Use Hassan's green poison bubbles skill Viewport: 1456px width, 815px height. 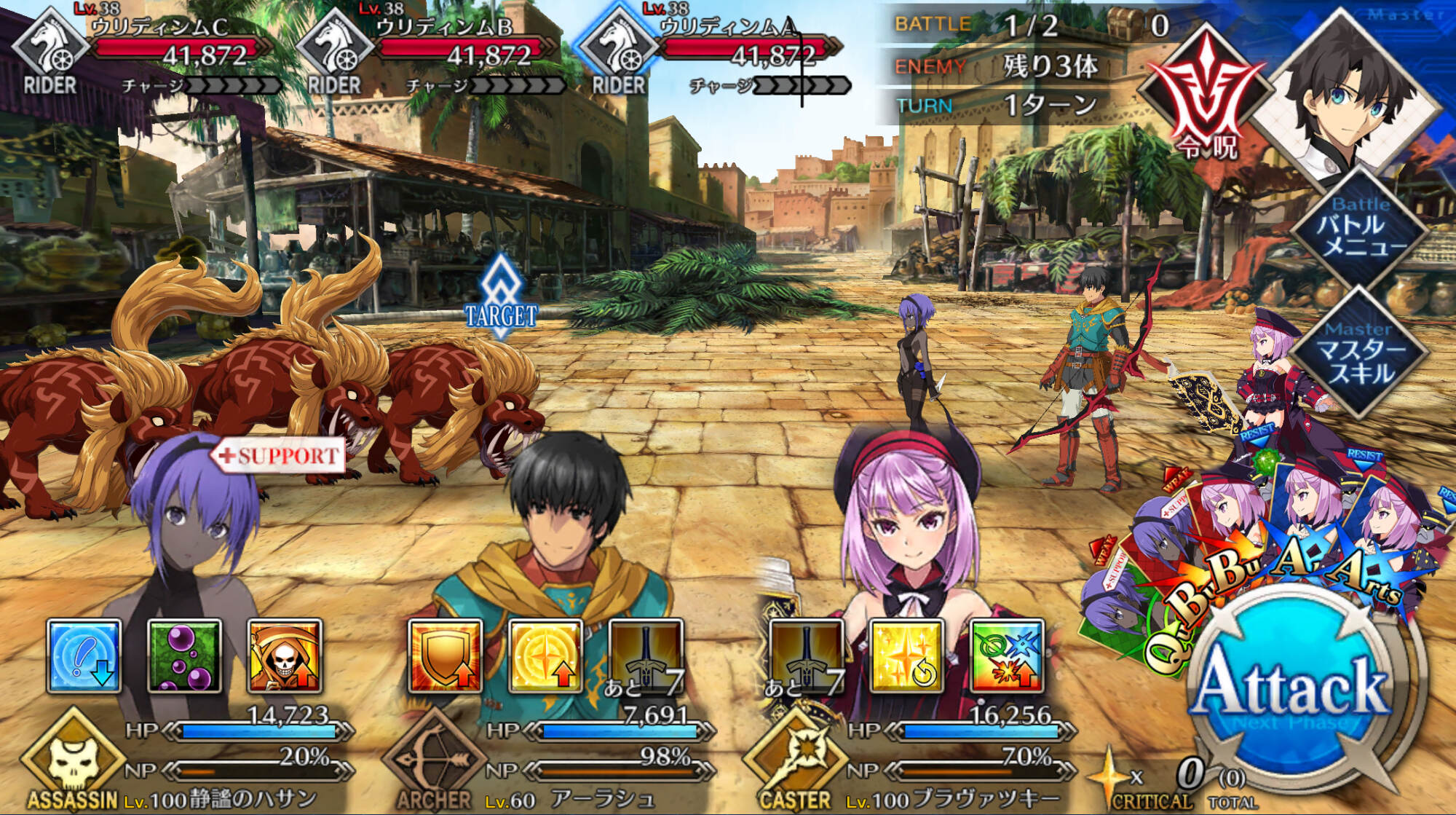(185, 655)
